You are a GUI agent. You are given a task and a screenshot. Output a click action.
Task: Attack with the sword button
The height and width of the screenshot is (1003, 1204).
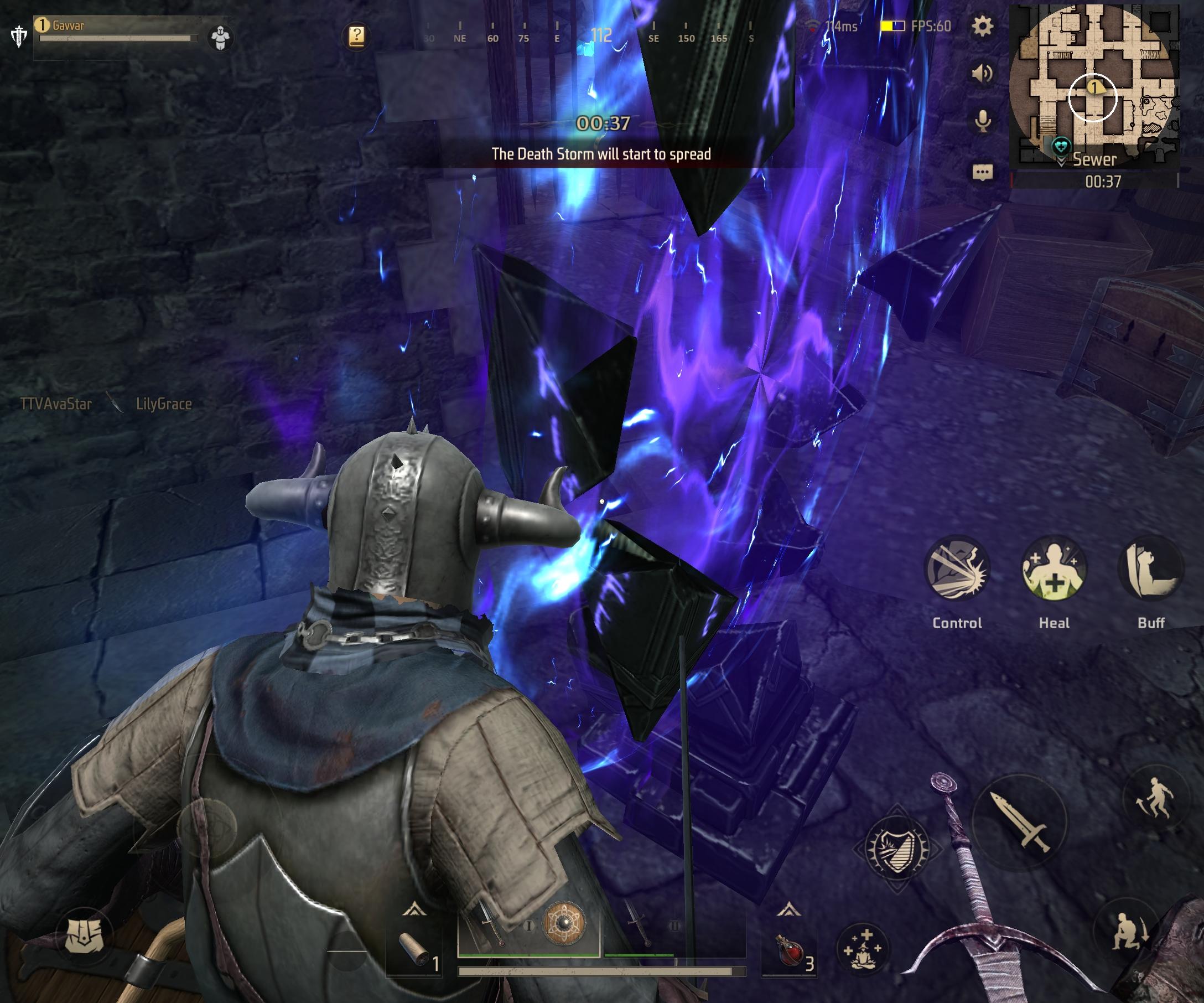coord(1020,821)
